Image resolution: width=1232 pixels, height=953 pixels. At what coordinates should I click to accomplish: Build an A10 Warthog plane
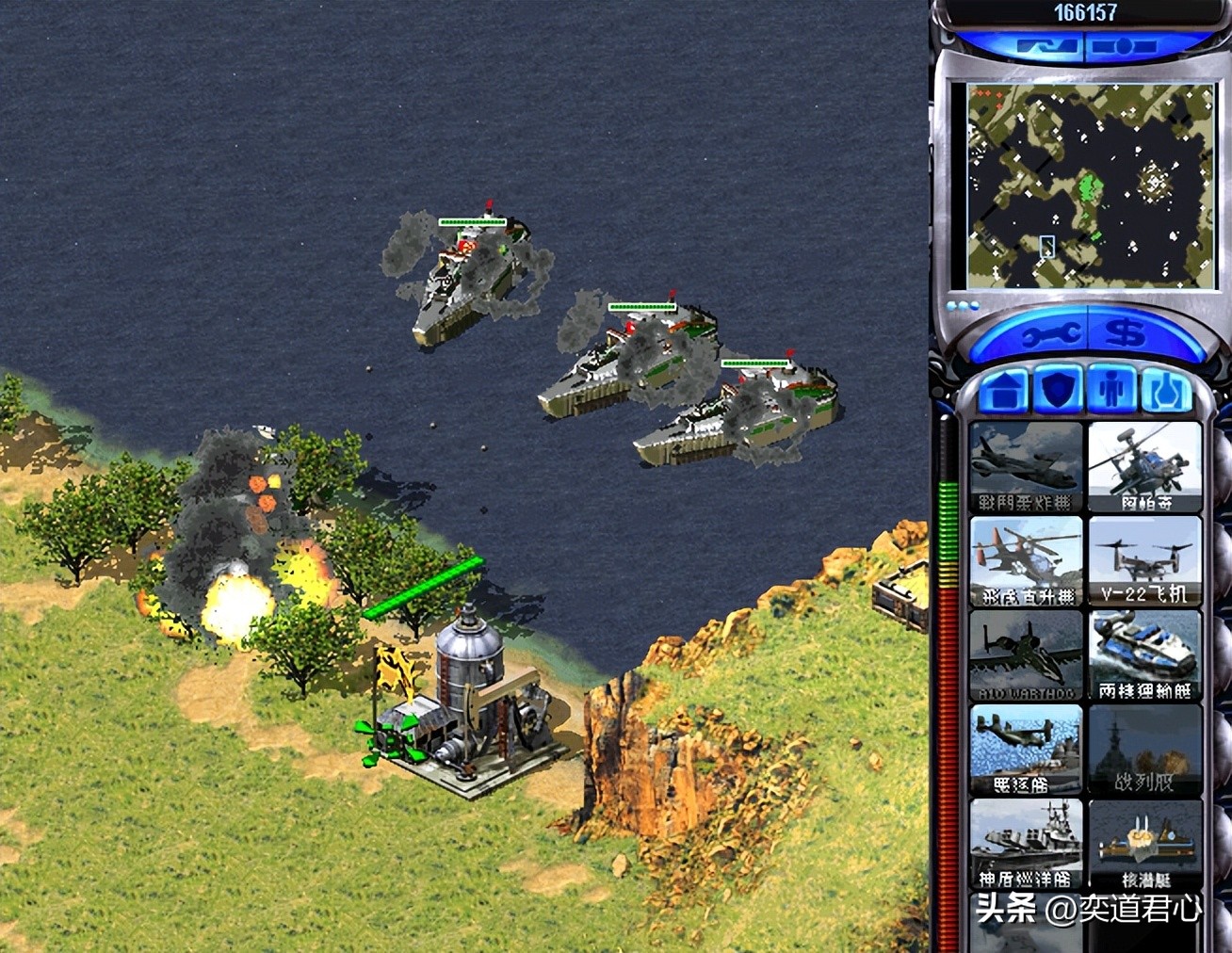1026,655
